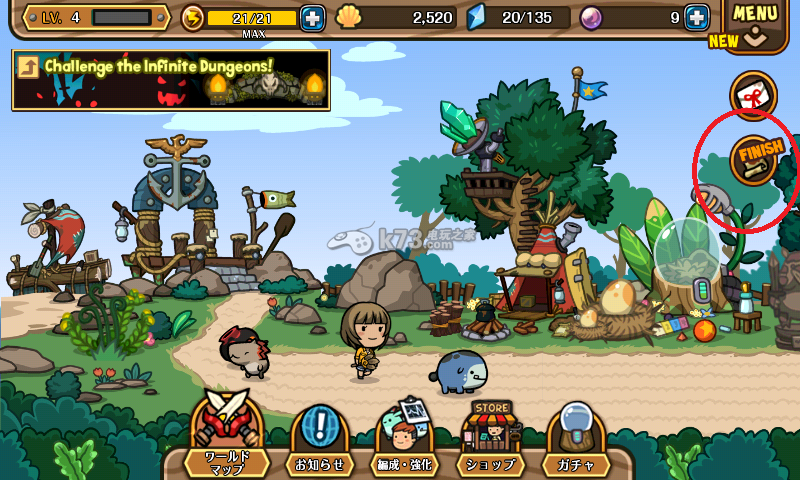Open the Challenge the Infinite Dungeons banner
800x480 pixels.
(171, 80)
